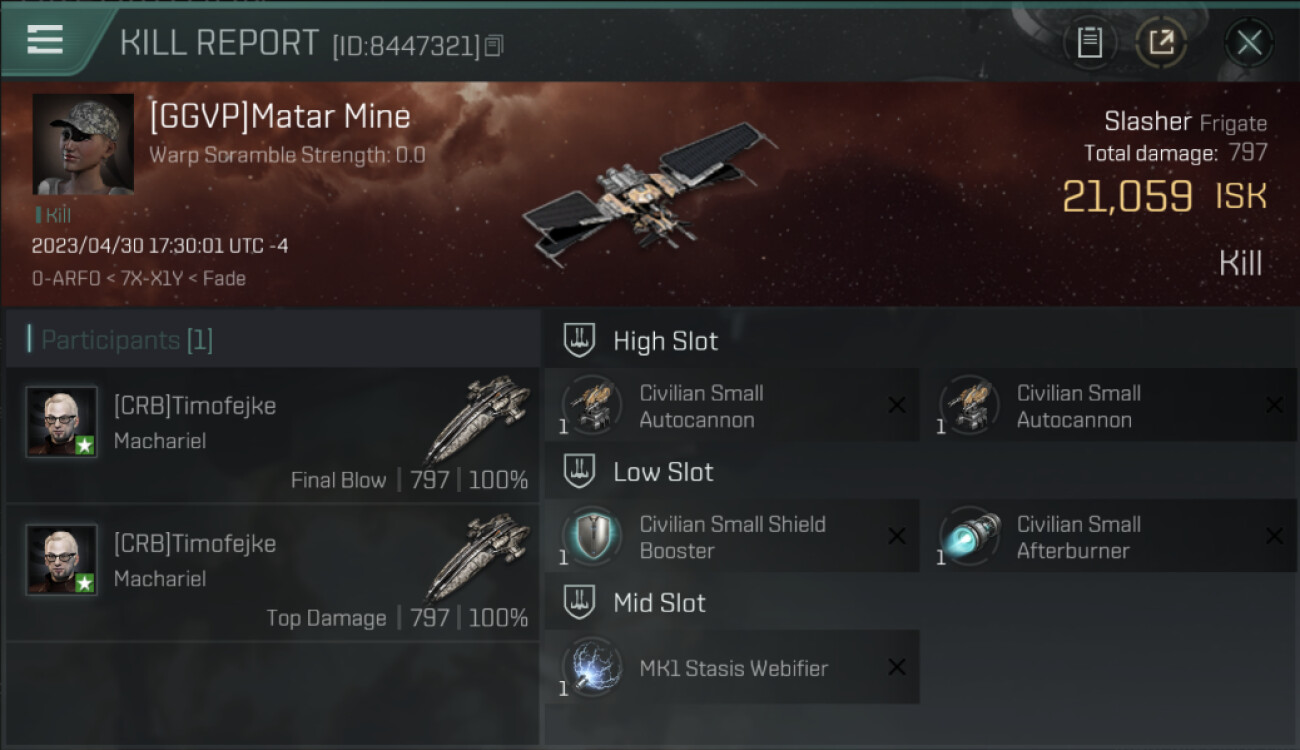This screenshot has width=1300, height=750.
Task: Open the hamburger menu
Action: coord(45,40)
